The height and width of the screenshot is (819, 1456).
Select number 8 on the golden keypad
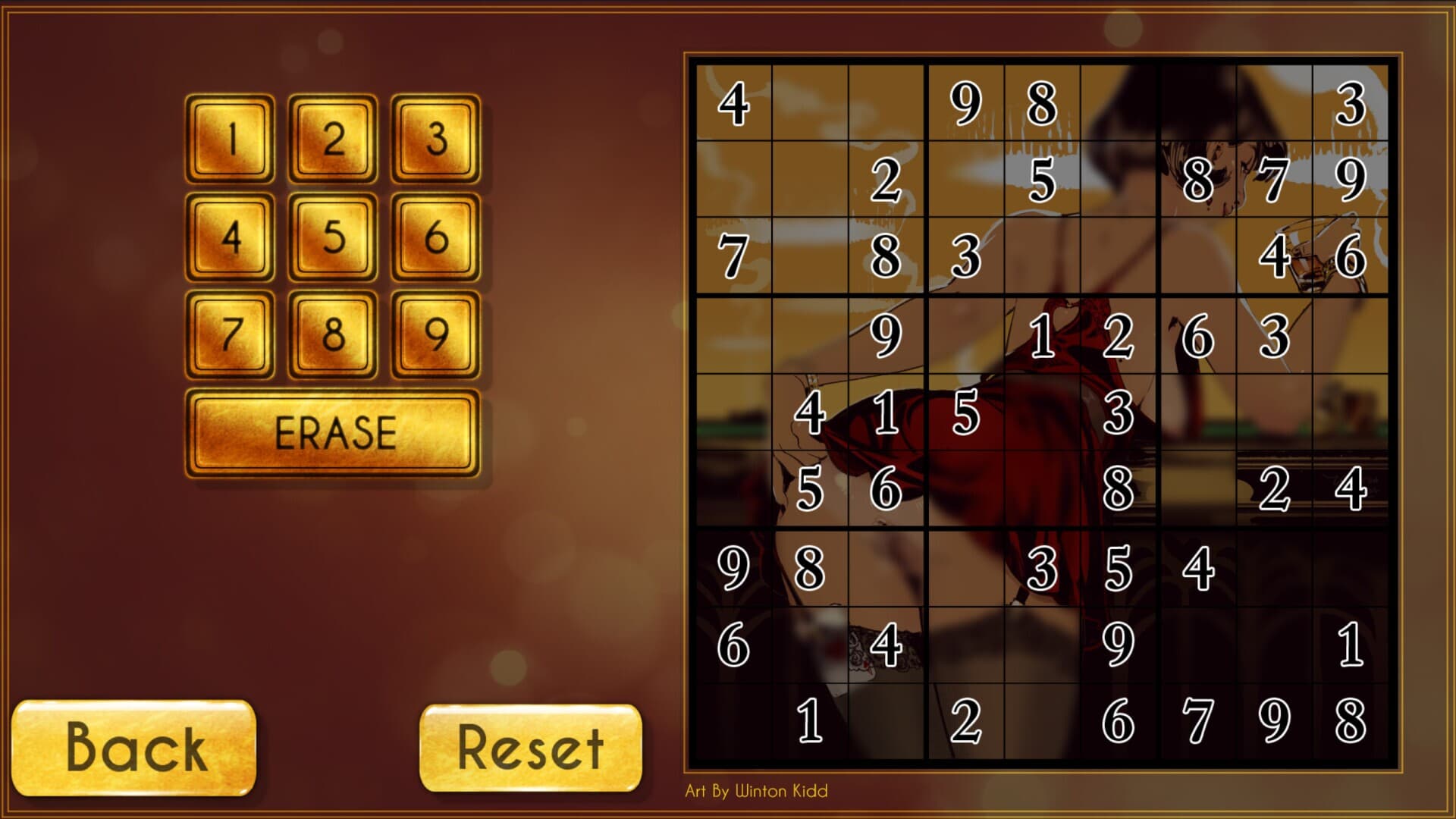(x=334, y=334)
